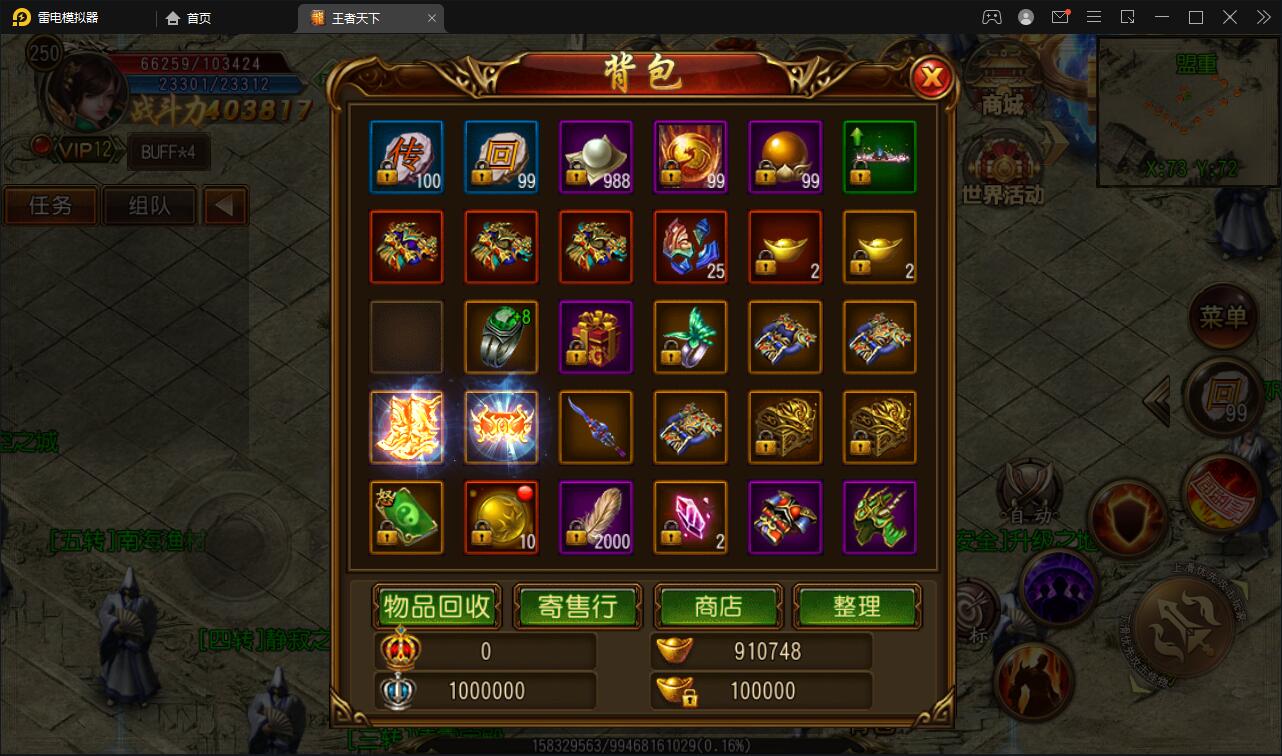The height and width of the screenshot is (756, 1282).
Task: Click the feather item with count 2000
Action: pos(596,517)
